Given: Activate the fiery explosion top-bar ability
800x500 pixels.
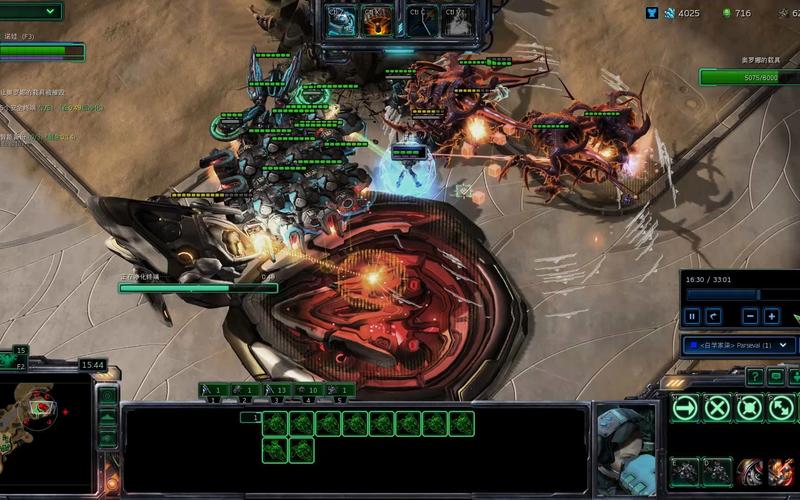Looking at the screenshot, I should pyautogui.click(x=378, y=20).
